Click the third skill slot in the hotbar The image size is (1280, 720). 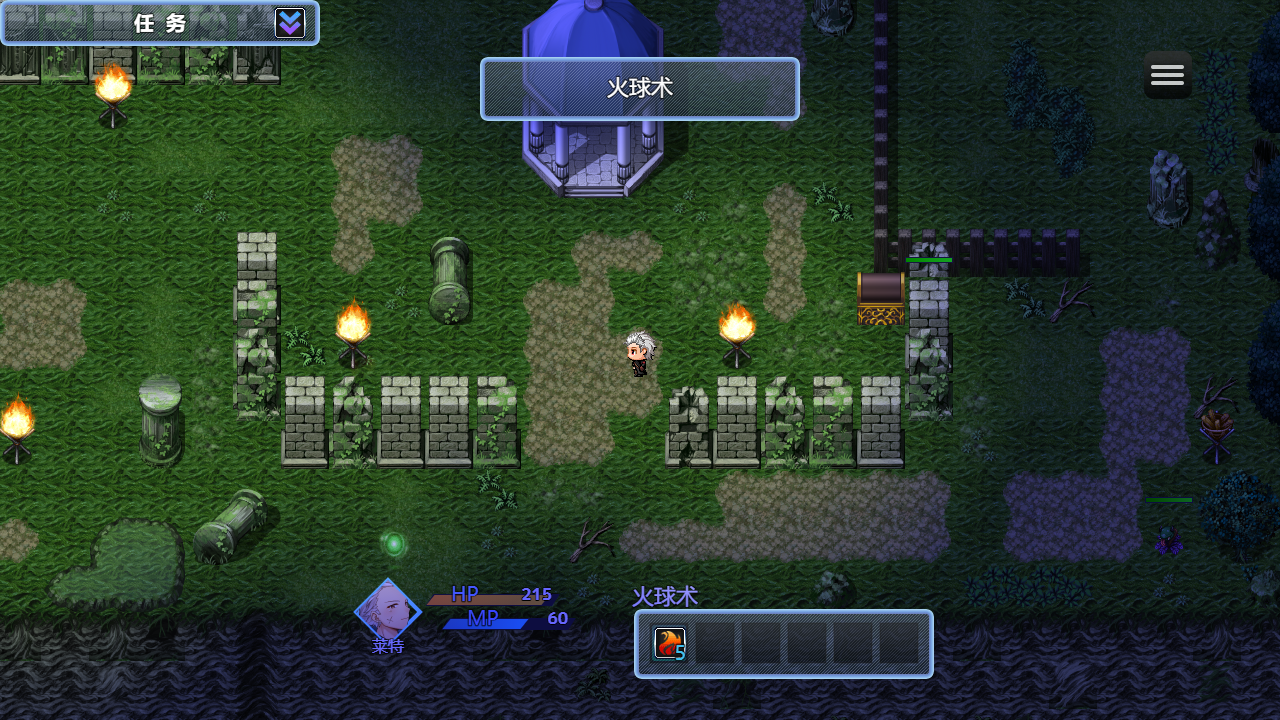click(x=761, y=644)
